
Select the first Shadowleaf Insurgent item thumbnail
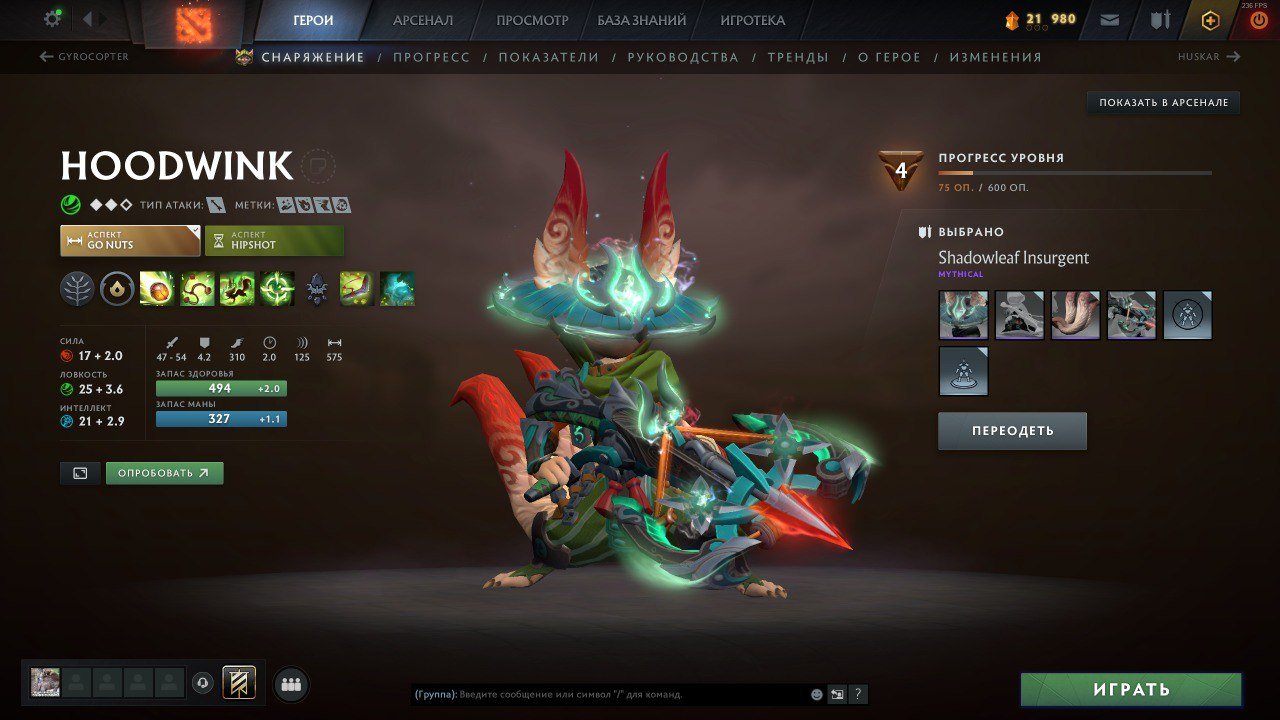click(962, 315)
